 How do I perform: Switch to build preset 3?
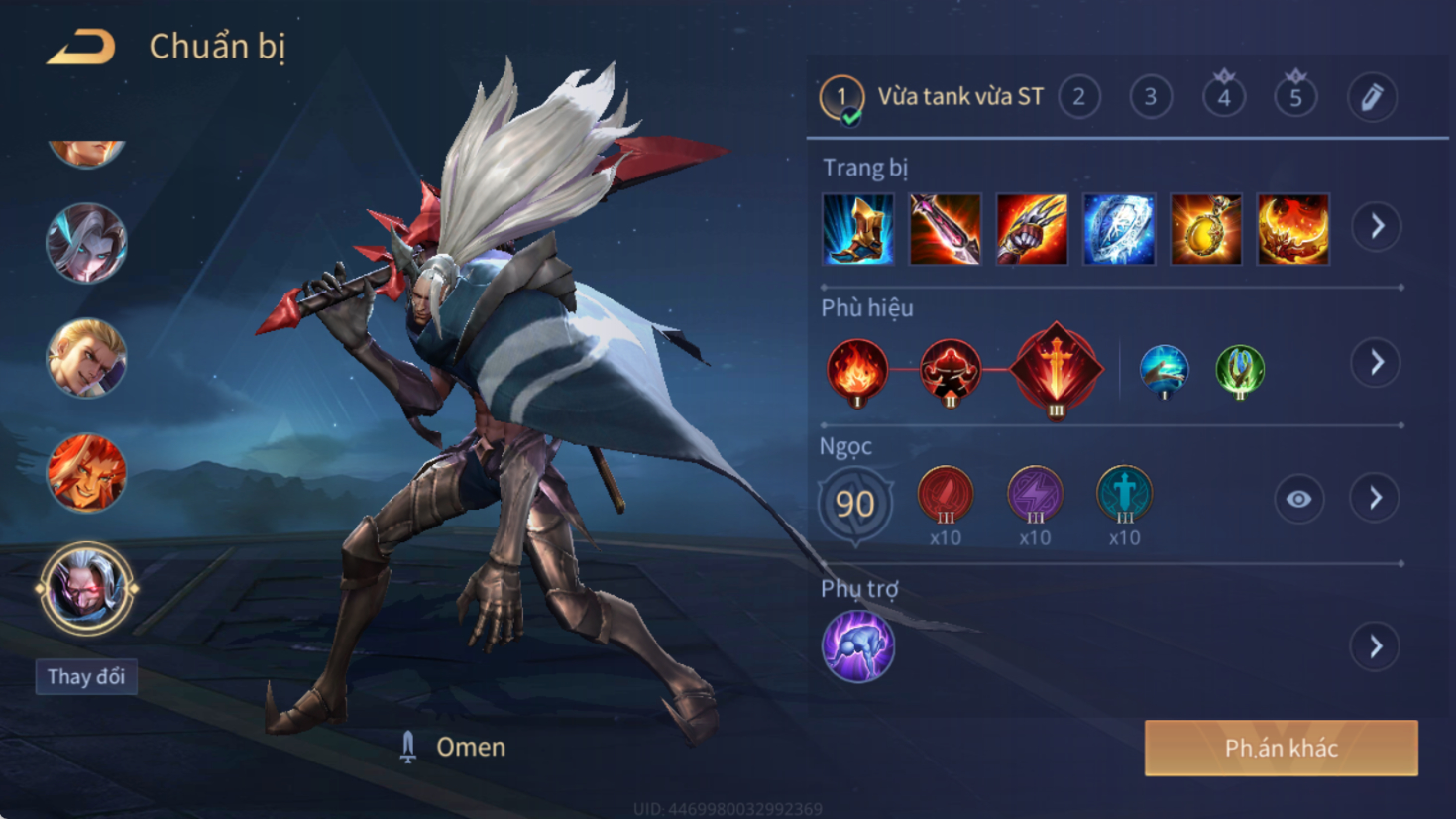point(1150,97)
